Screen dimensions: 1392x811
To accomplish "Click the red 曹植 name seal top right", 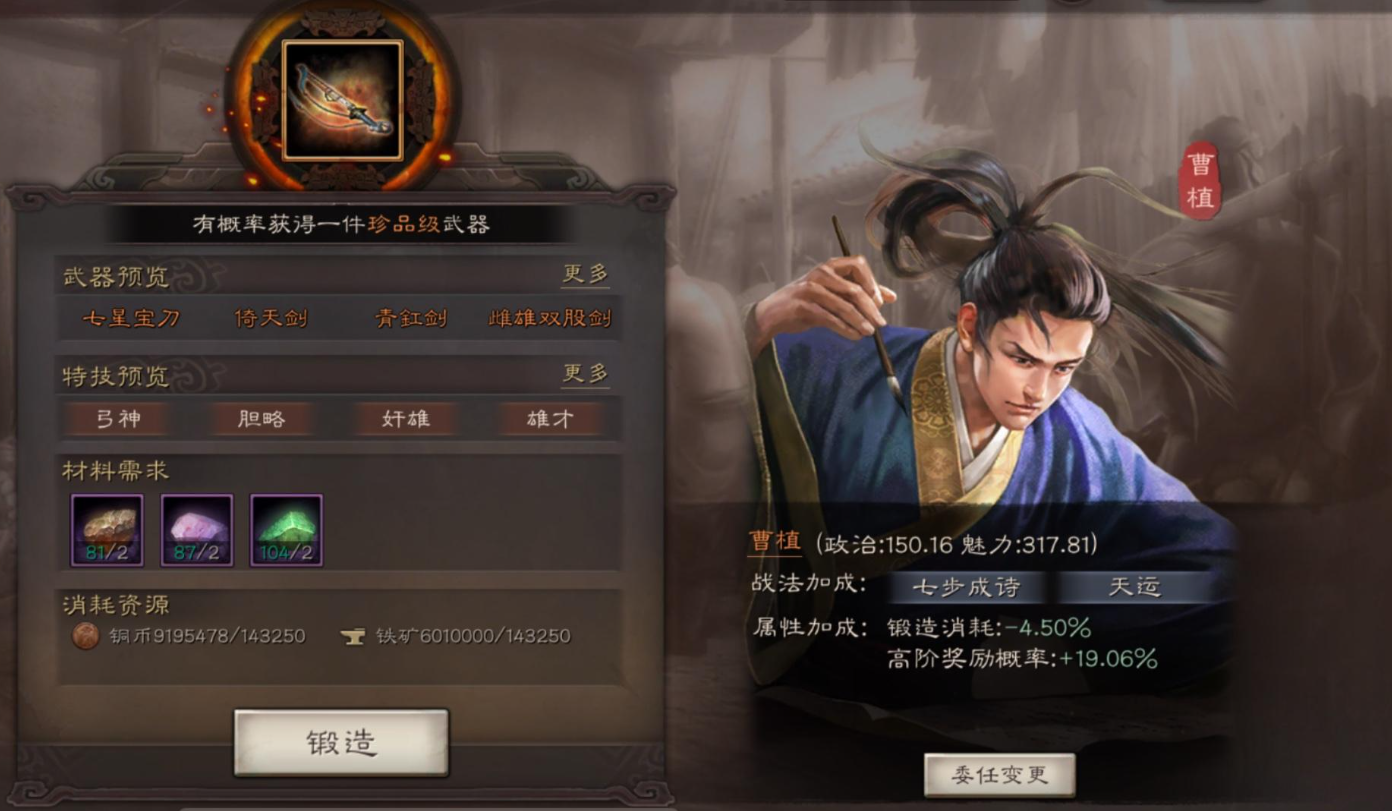I will click(x=1199, y=181).
